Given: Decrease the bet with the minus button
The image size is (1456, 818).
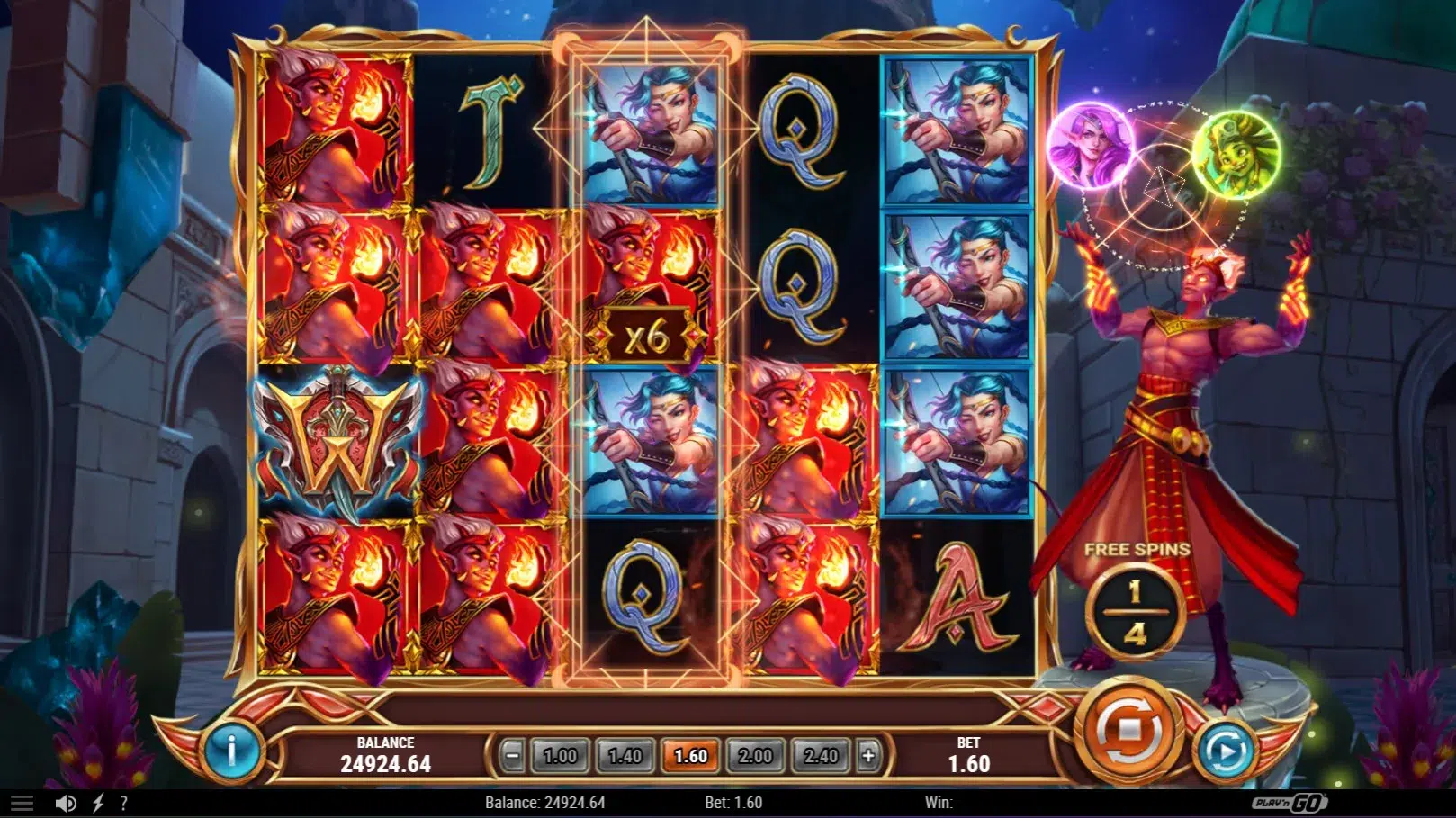Looking at the screenshot, I should (512, 756).
